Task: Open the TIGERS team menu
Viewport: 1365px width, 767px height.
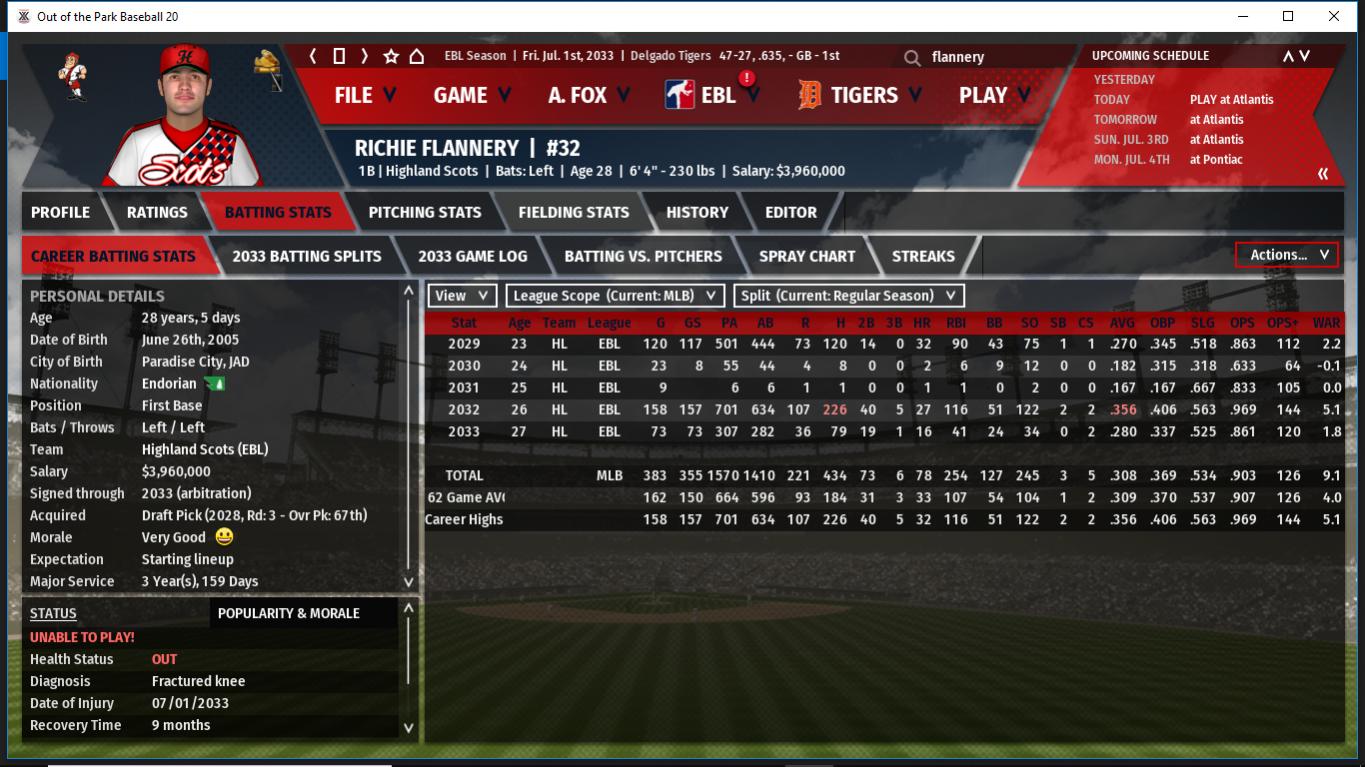Action: 860,95
